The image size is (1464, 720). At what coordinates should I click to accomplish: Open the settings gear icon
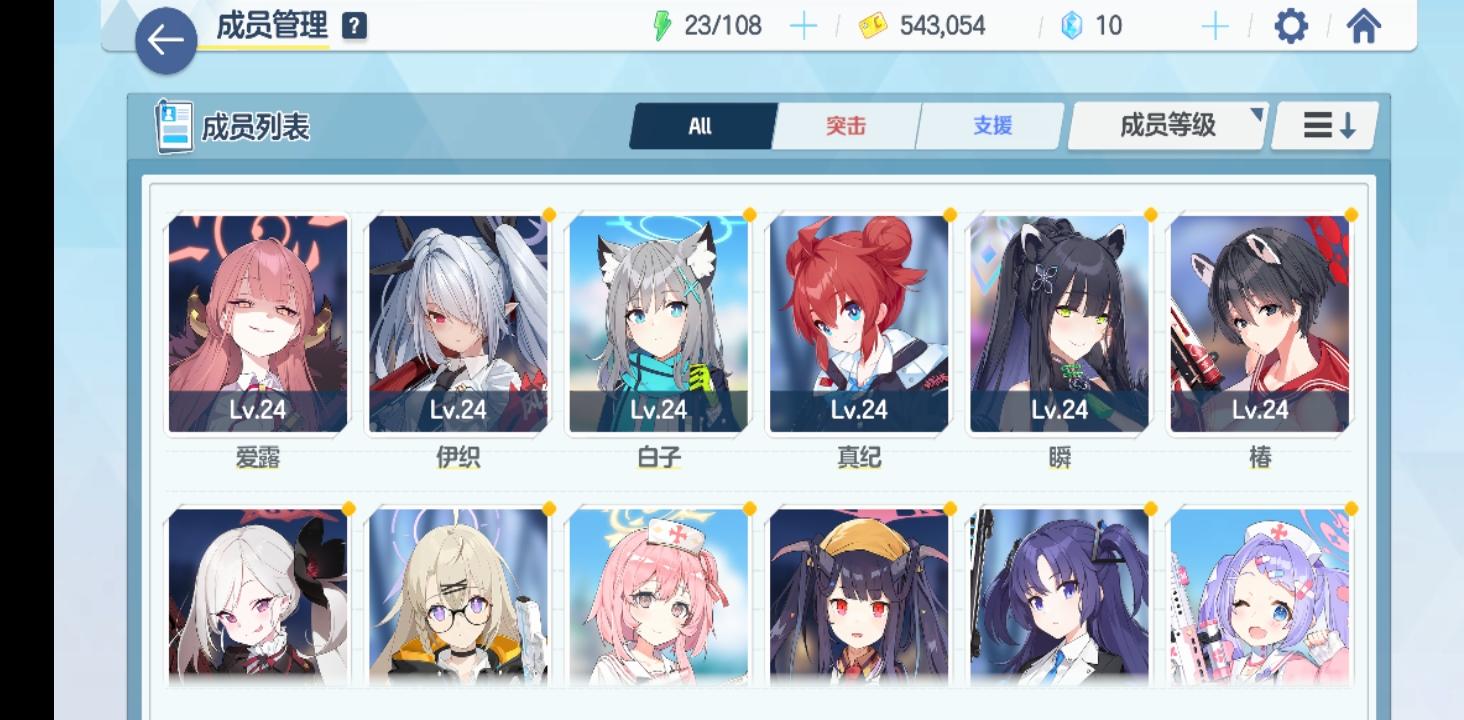(1290, 27)
